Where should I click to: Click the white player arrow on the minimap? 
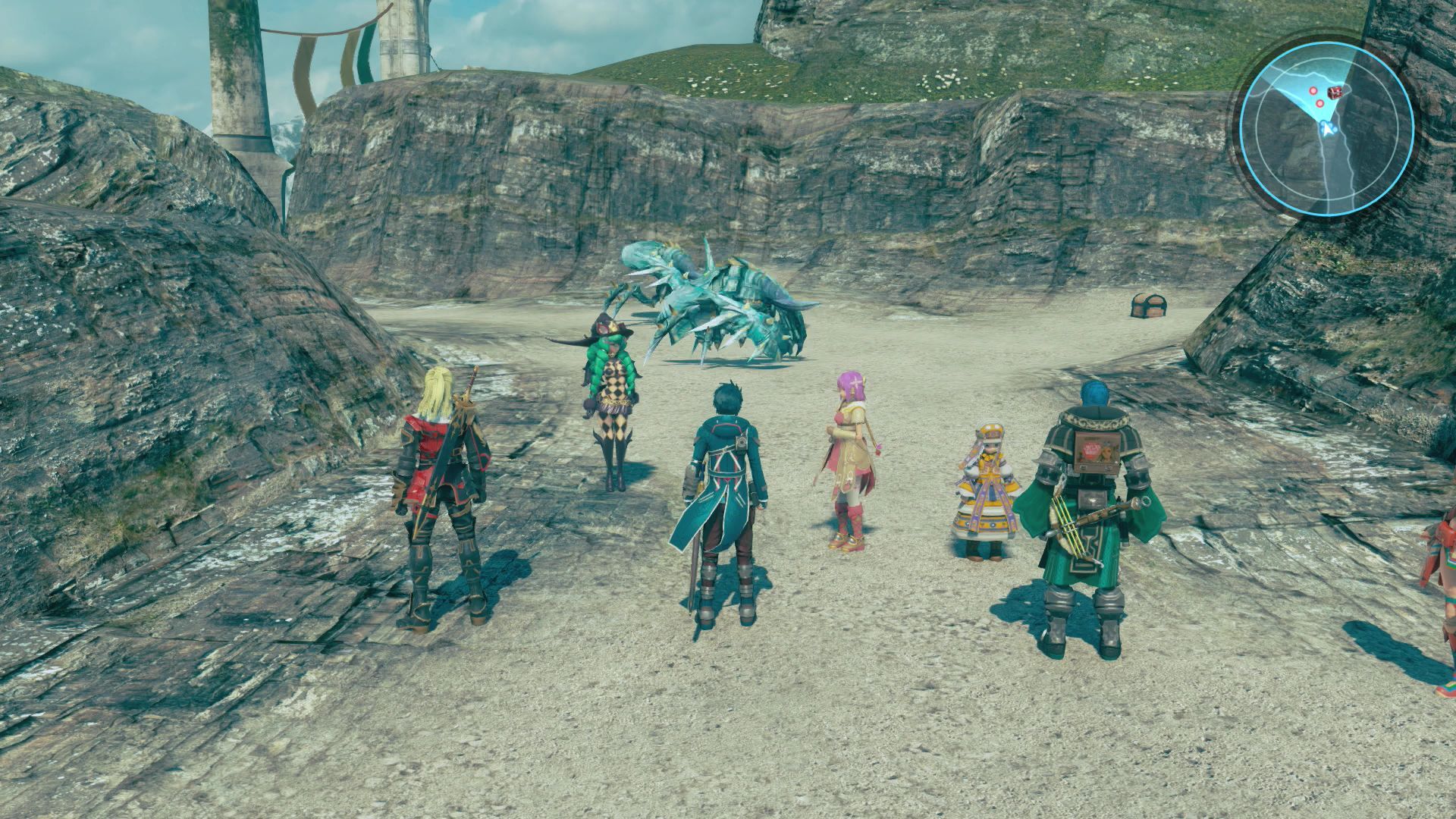tap(1325, 129)
